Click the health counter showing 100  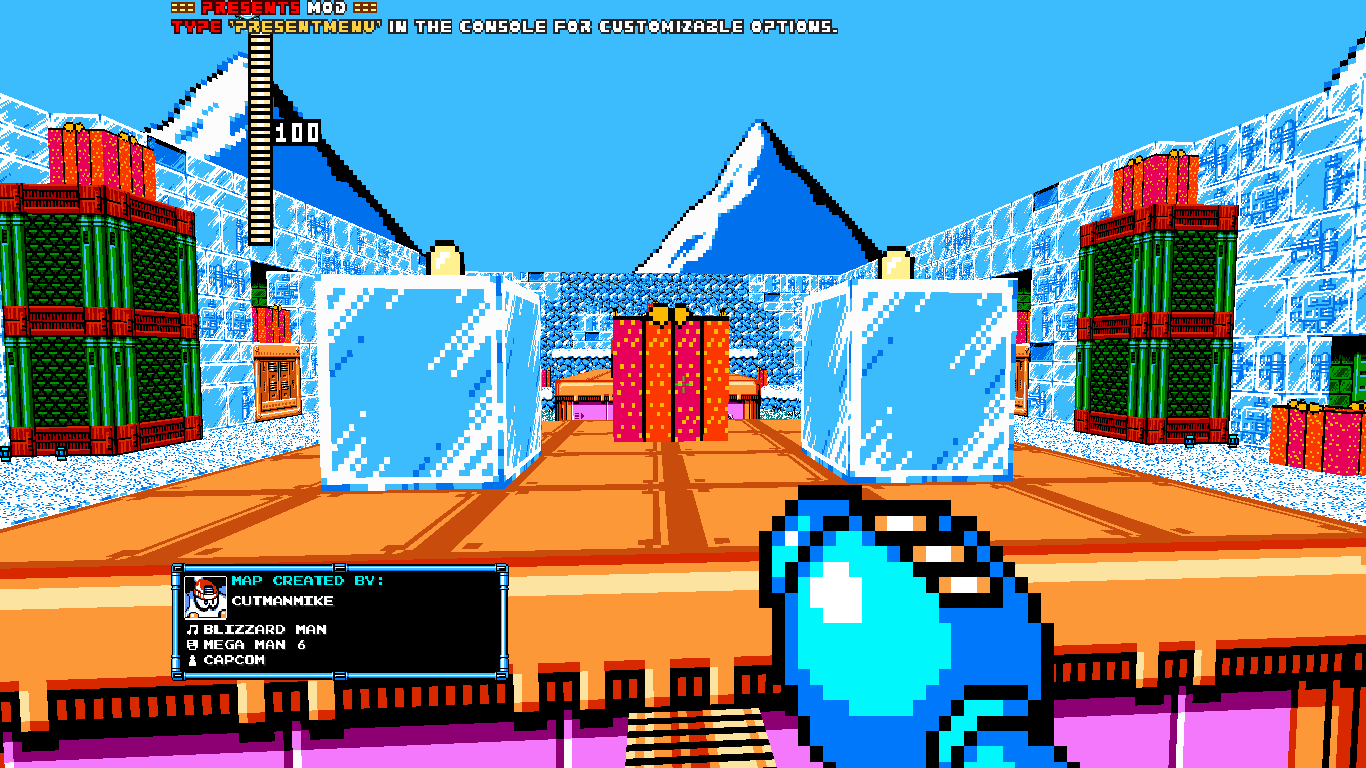point(295,130)
